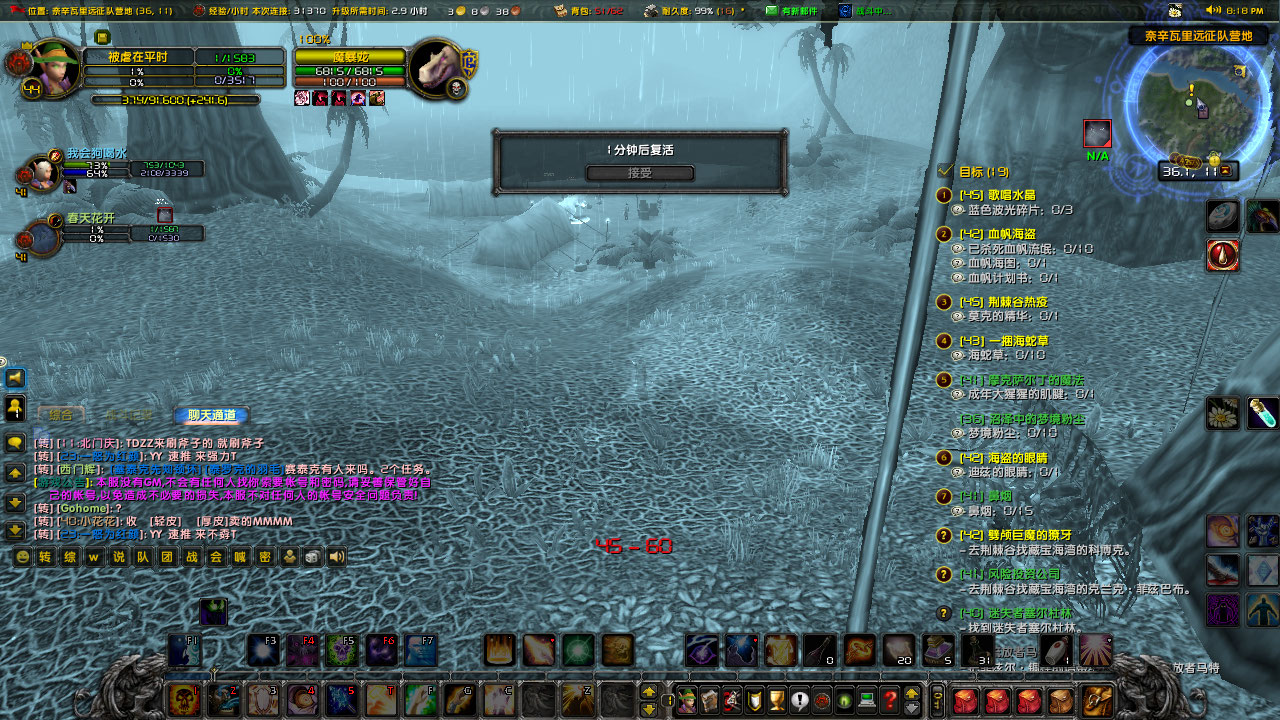Viewport: 1280px width, 720px height.
Task: Switch to the 聊天通道 chat tab
Action: pyautogui.click(x=213, y=415)
